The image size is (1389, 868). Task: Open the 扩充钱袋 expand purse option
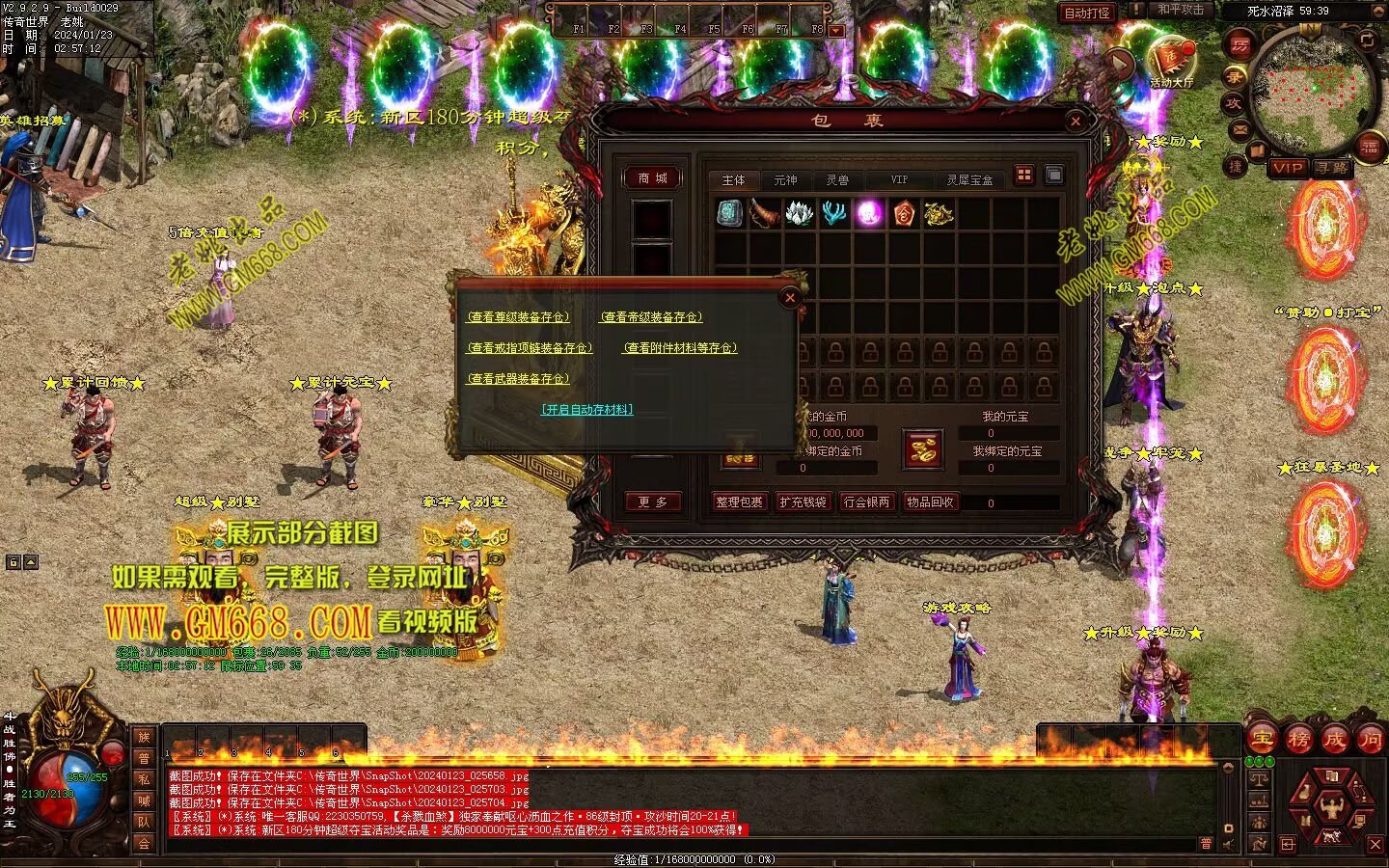click(803, 502)
